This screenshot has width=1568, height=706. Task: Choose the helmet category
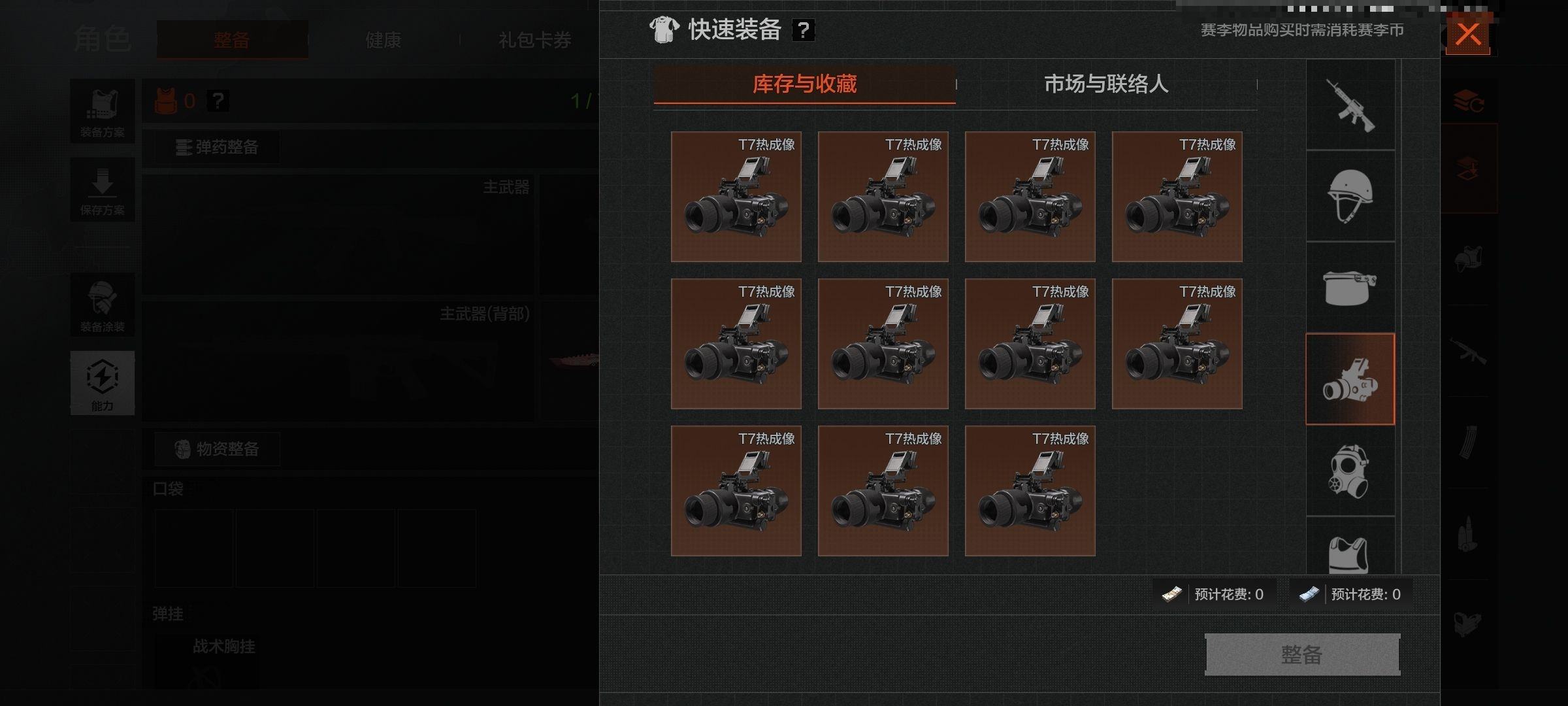[1350, 196]
